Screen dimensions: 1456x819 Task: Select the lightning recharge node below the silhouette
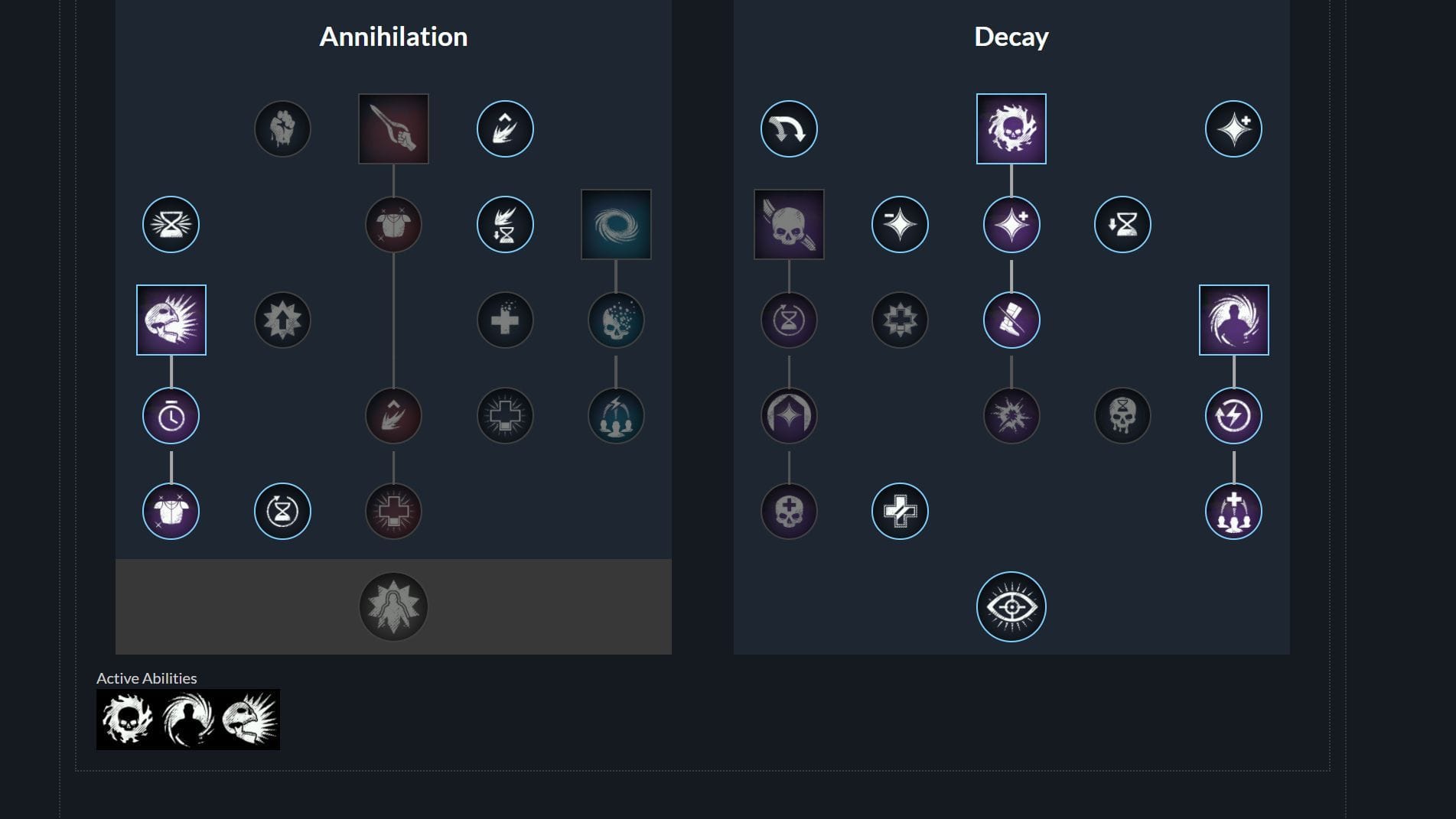(1233, 415)
